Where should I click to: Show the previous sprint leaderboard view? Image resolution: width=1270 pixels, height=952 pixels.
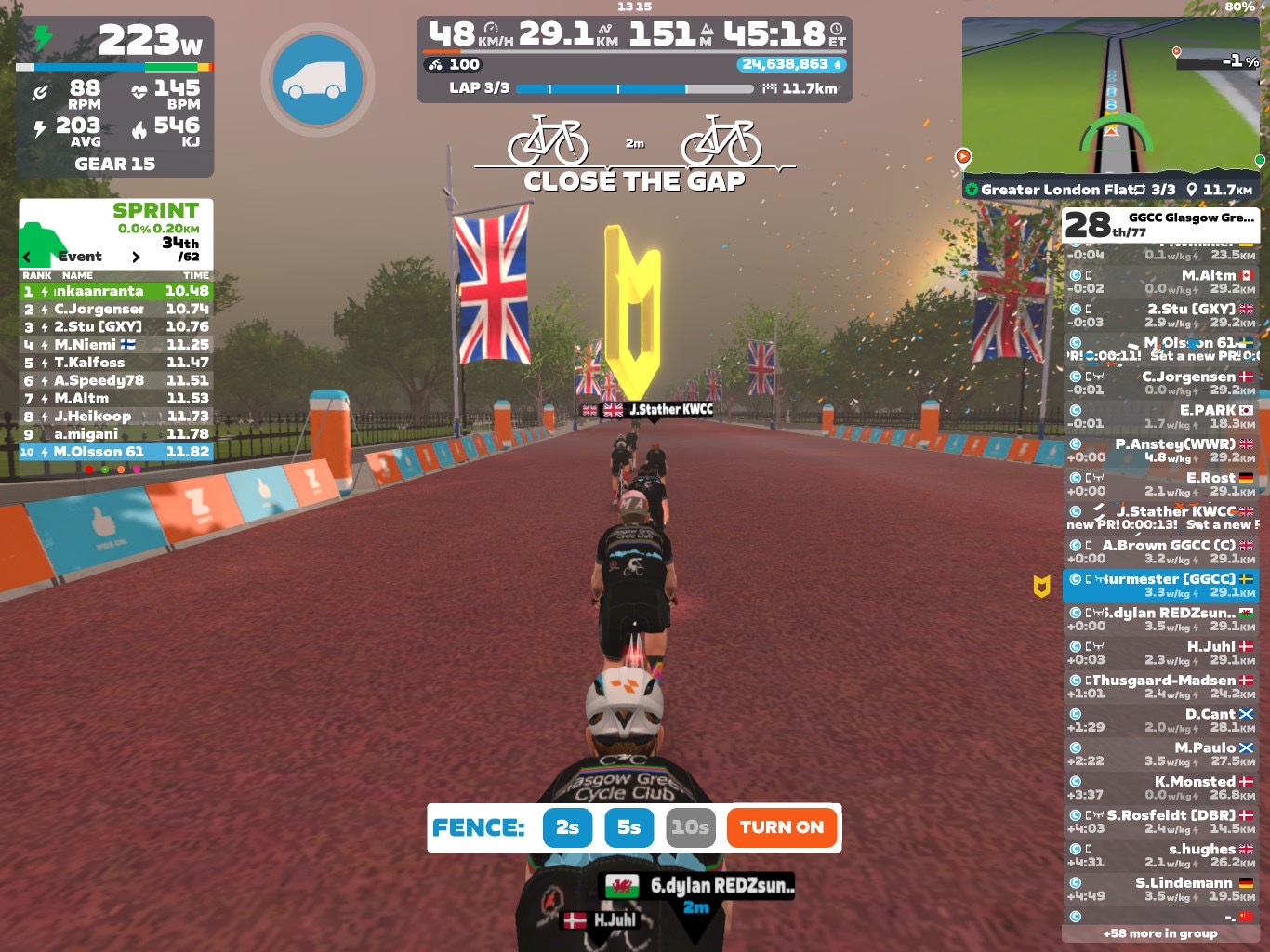(27, 257)
